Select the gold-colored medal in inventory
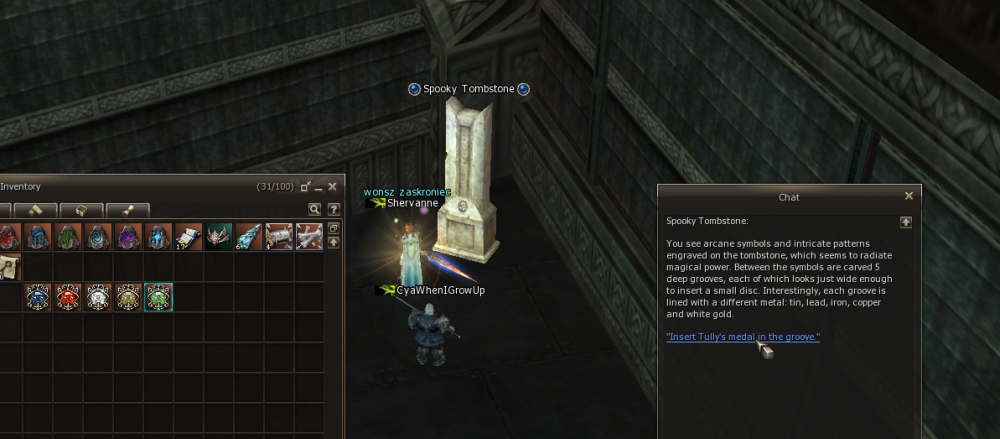The image size is (1000, 439). (x=128, y=297)
